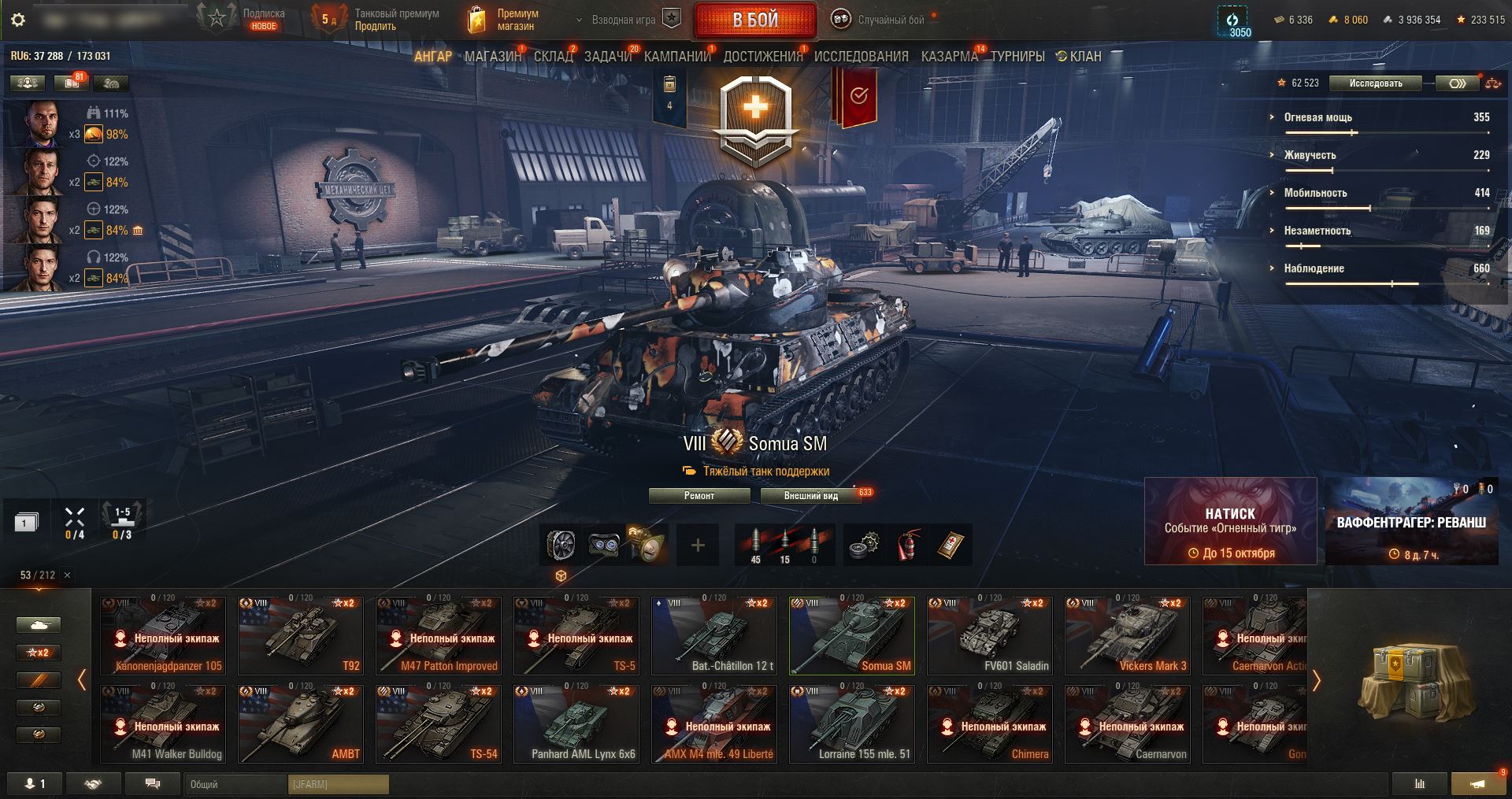Go to the ДОСТИЖЕНИЯ tab

(762, 57)
